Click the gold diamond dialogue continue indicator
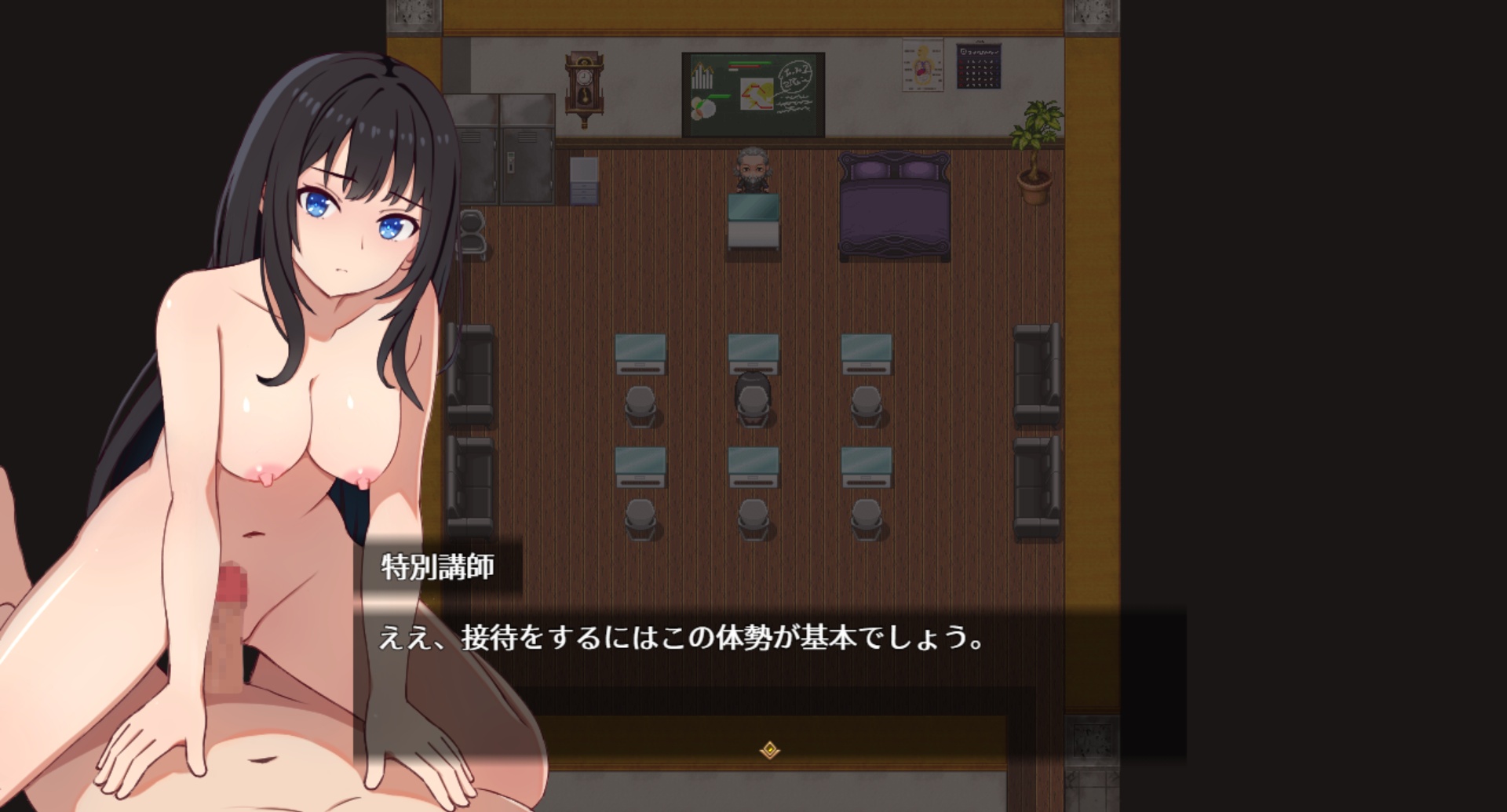 (x=770, y=750)
